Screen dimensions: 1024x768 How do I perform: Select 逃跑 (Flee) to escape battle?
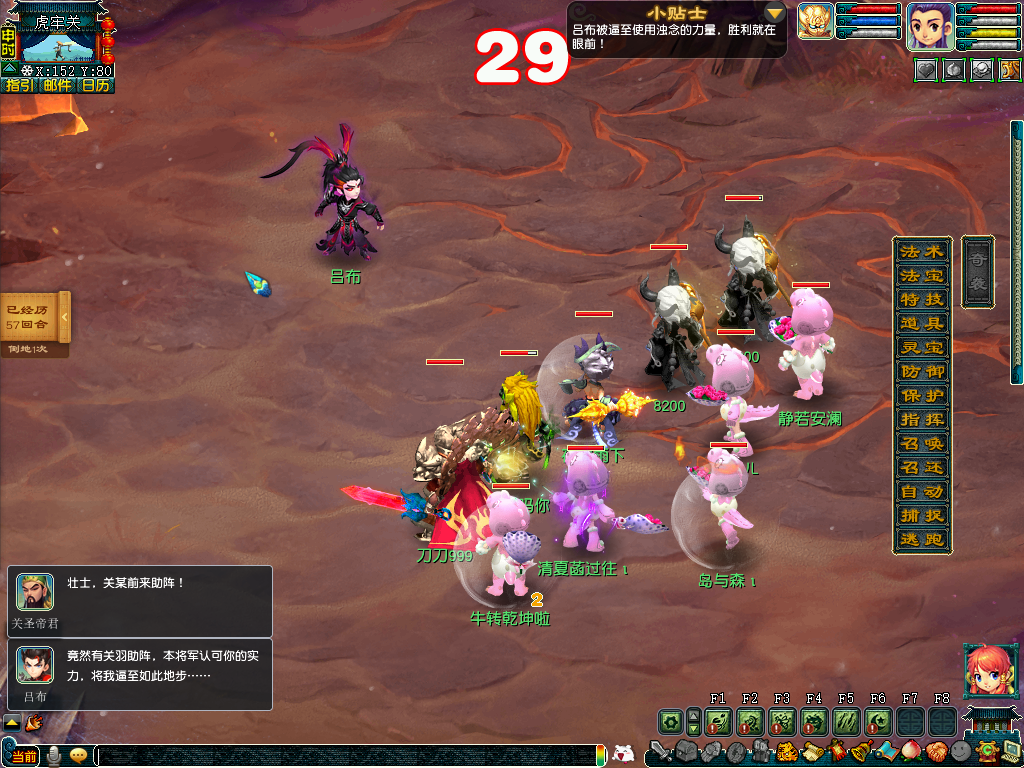(x=921, y=540)
